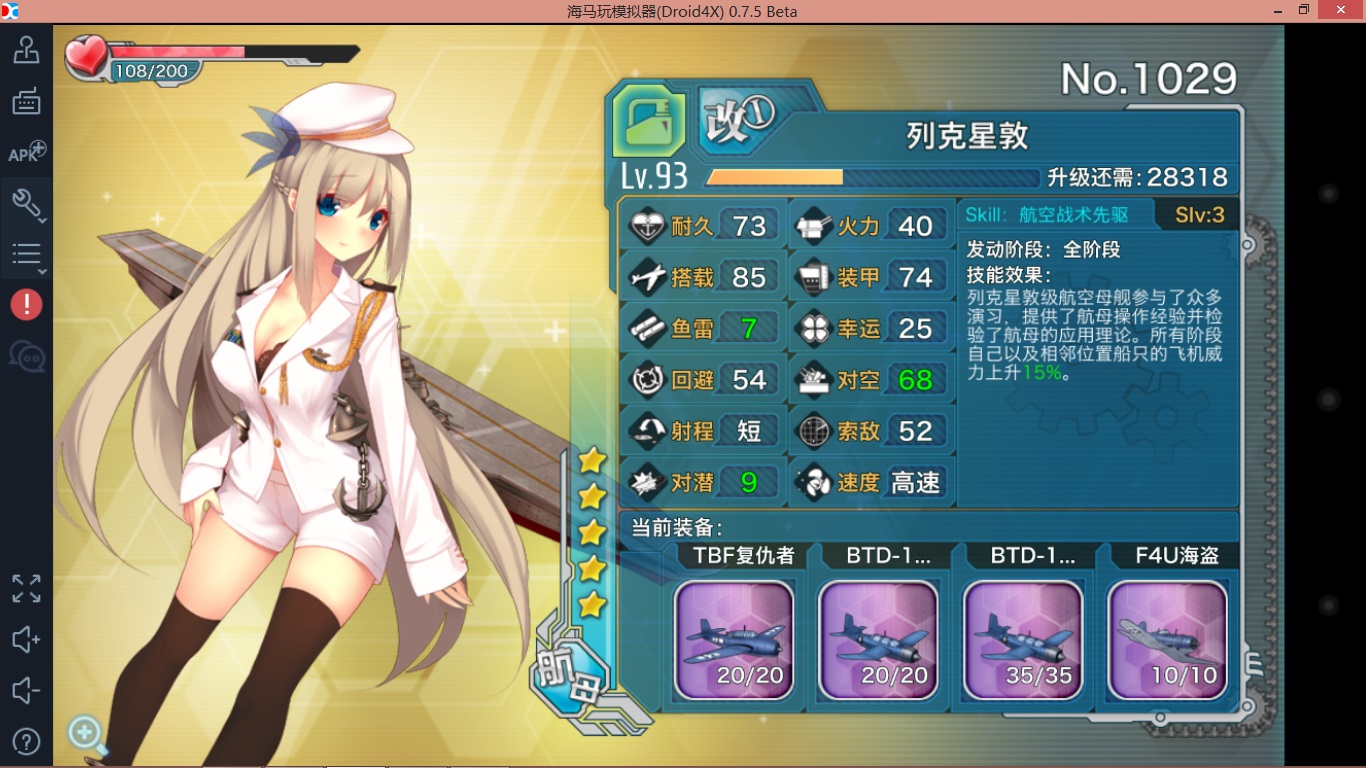
Task: Zoom the portrait with the magnifier icon
Action: point(86,734)
